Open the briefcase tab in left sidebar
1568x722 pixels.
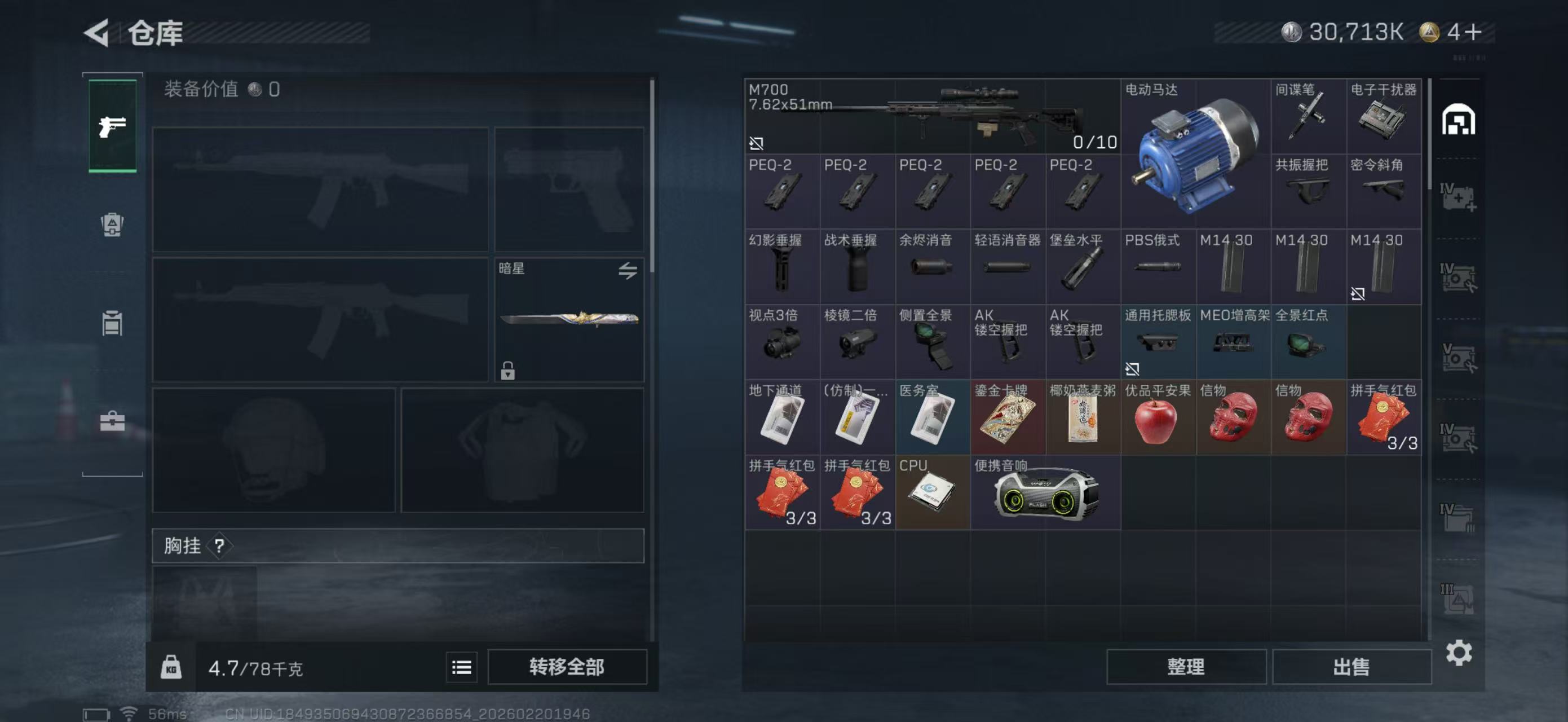[113, 421]
